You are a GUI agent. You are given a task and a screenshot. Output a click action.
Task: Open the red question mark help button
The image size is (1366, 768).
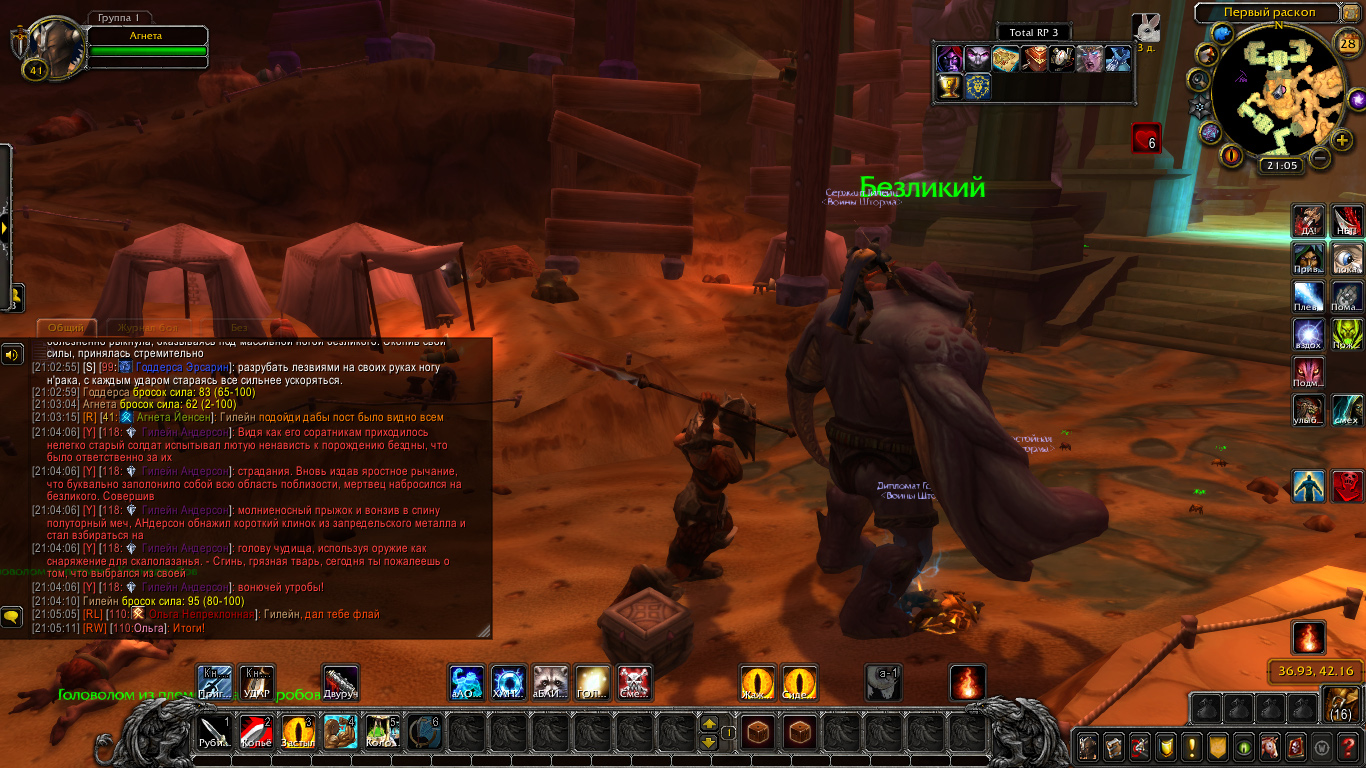click(x=1348, y=747)
